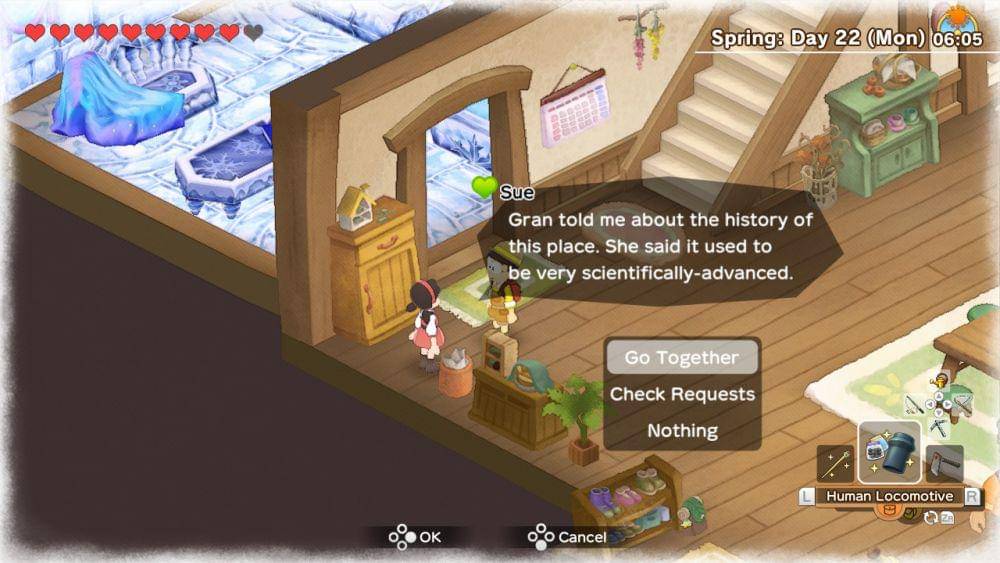Viewport: 1000px width, 563px height.
Task: Select the fishing rod quick tool
Action: point(914,405)
